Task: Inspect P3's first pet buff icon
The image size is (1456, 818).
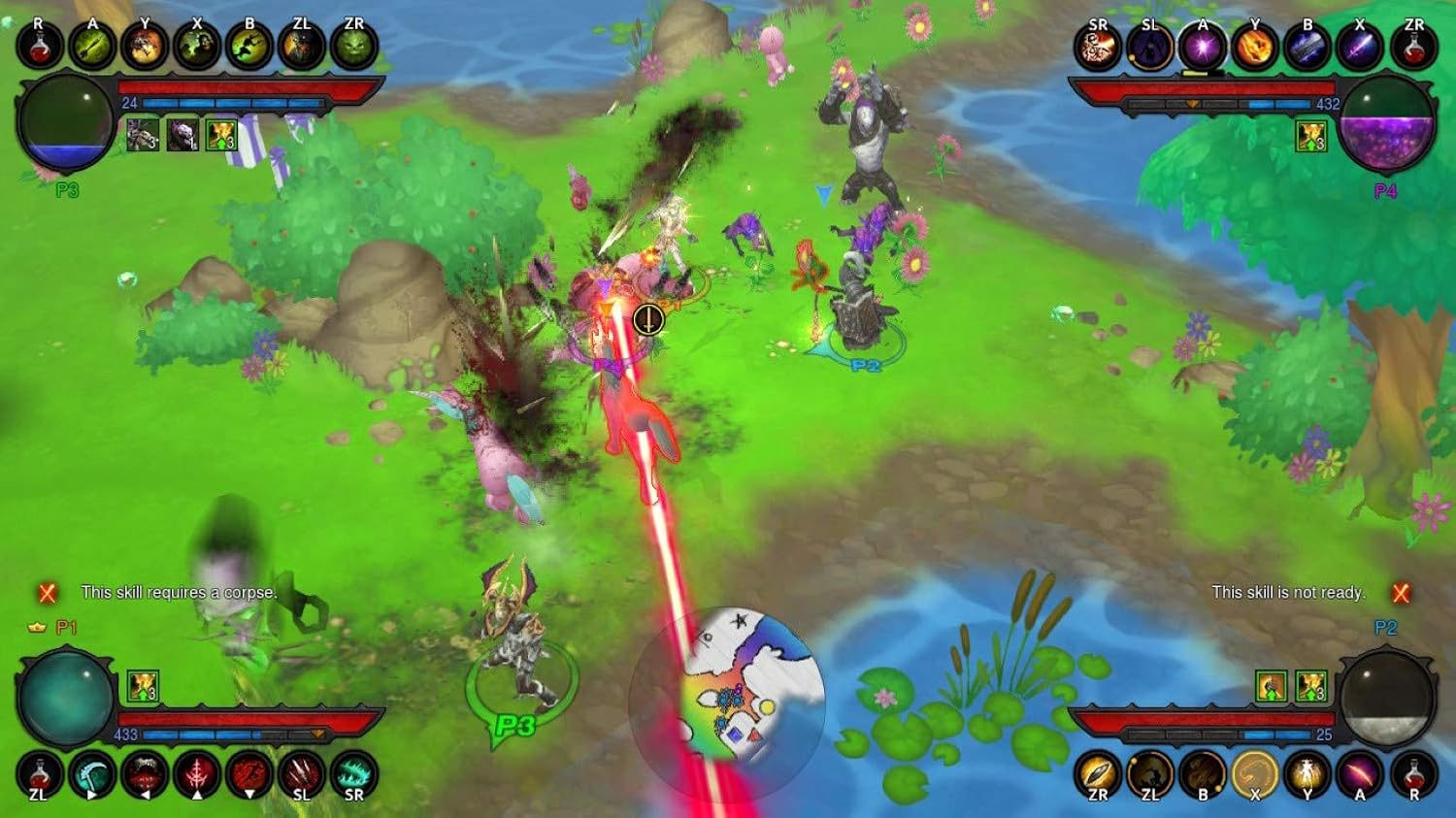Action: point(143,136)
